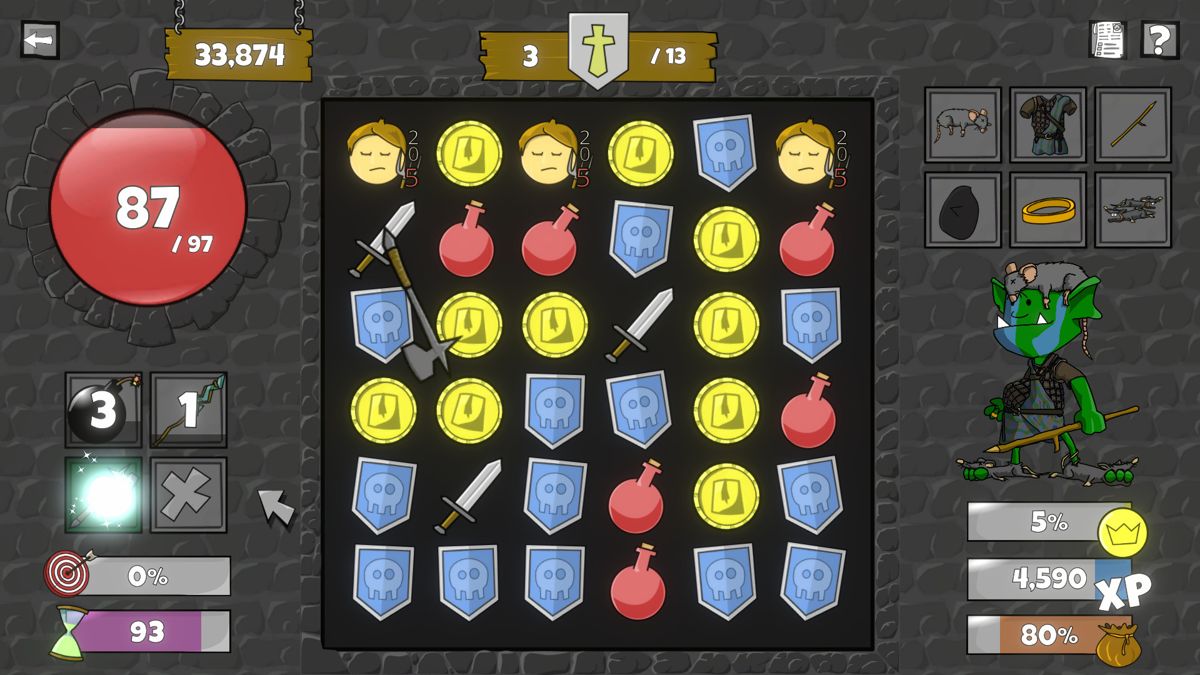Select the wooden stick weapon slot

1133,125
